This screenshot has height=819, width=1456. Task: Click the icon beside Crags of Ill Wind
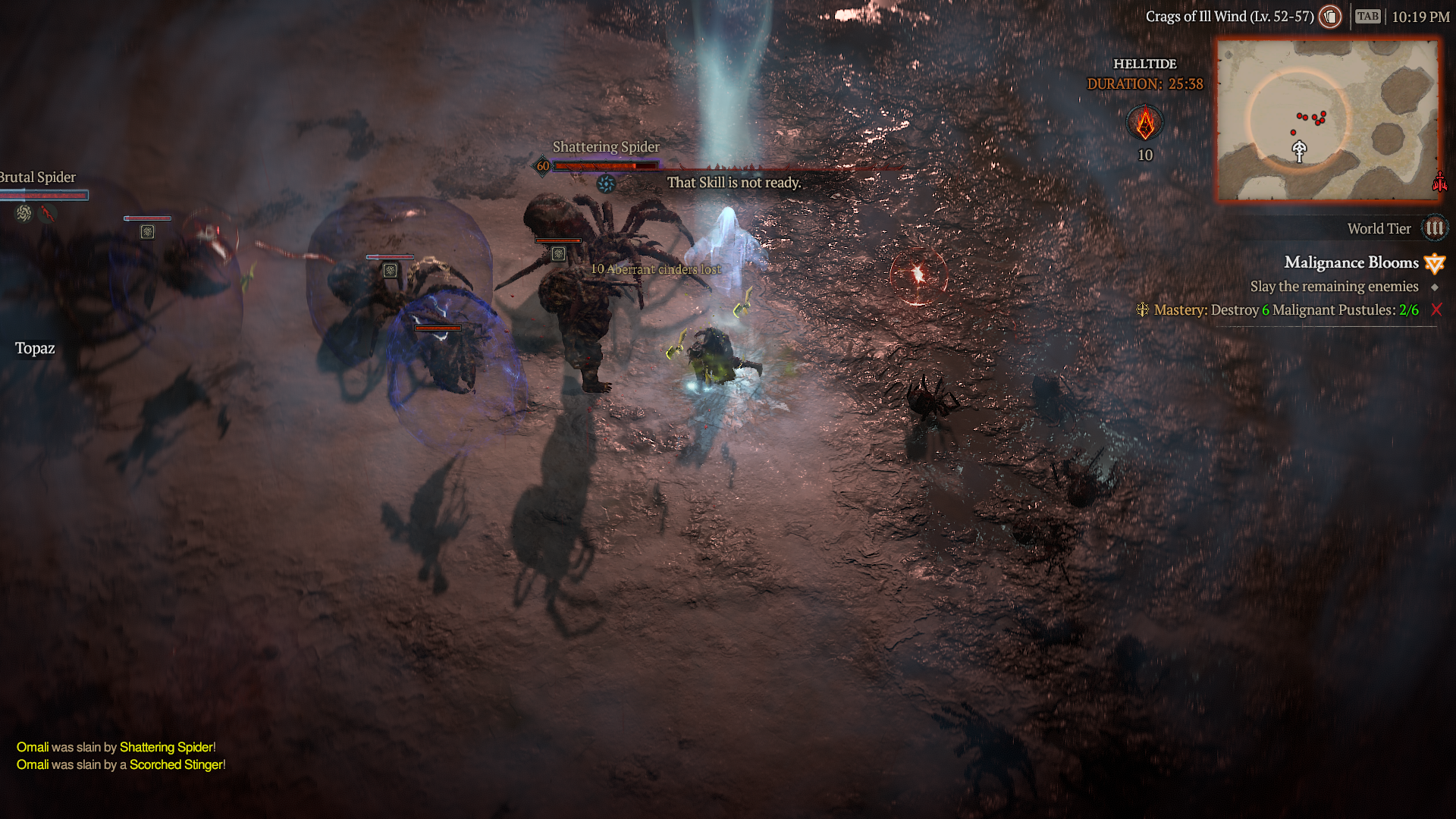[x=1330, y=17]
